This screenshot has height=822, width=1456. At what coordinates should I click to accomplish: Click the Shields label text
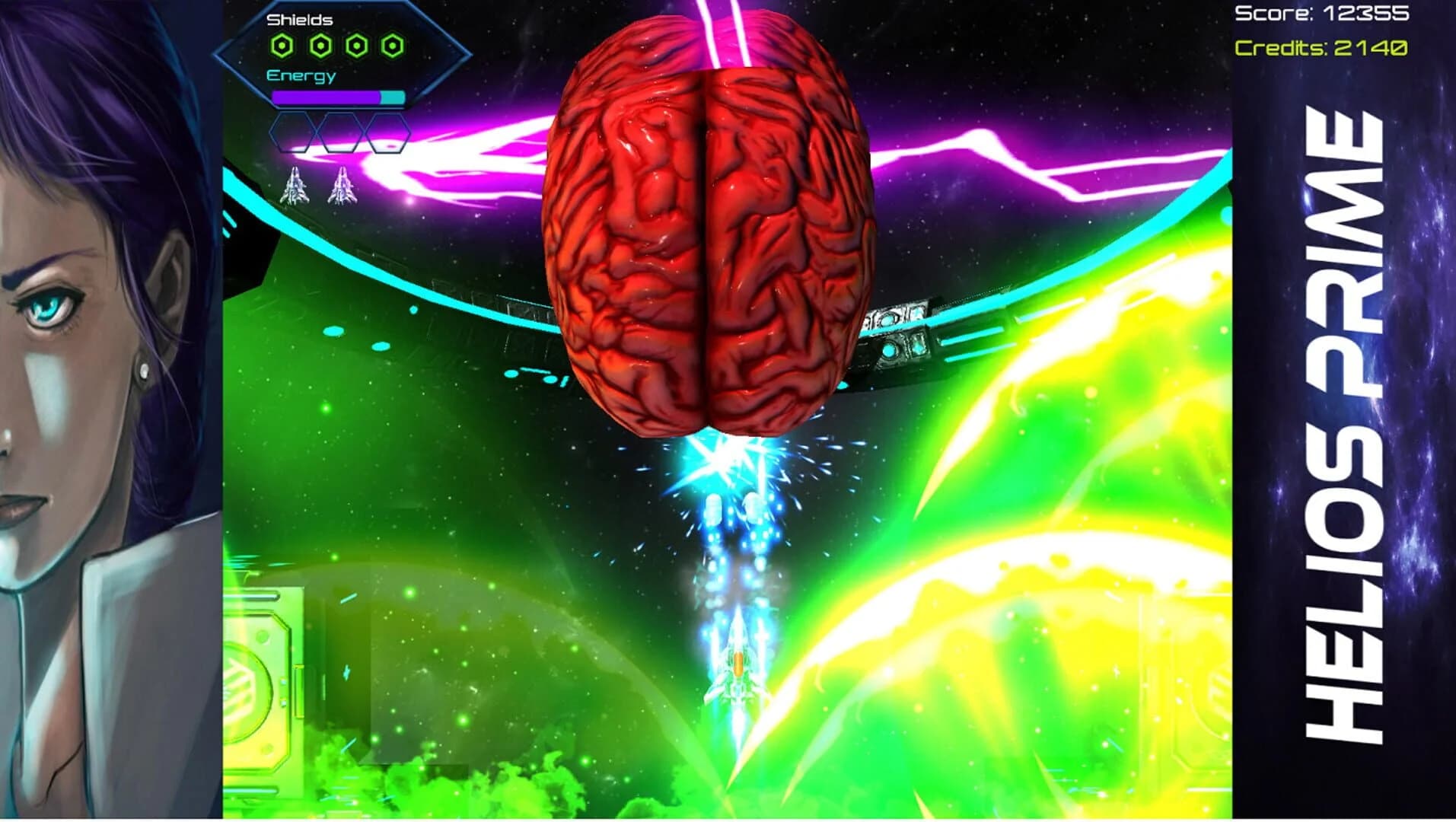coord(299,19)
